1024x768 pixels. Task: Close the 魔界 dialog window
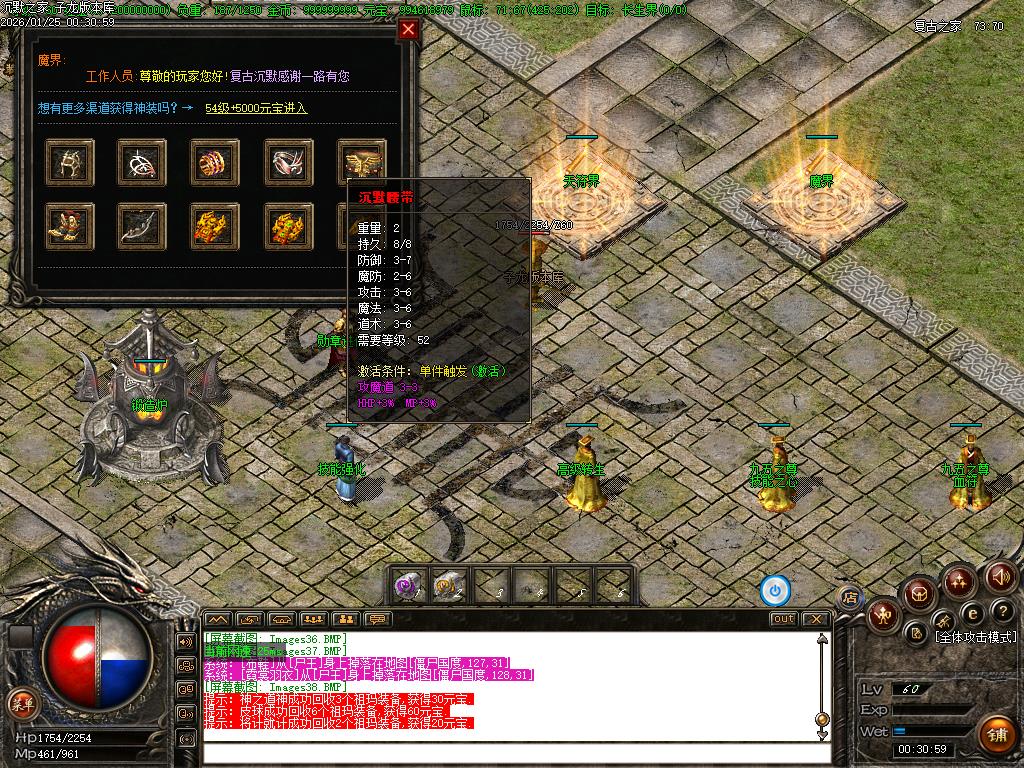(407, 29)
